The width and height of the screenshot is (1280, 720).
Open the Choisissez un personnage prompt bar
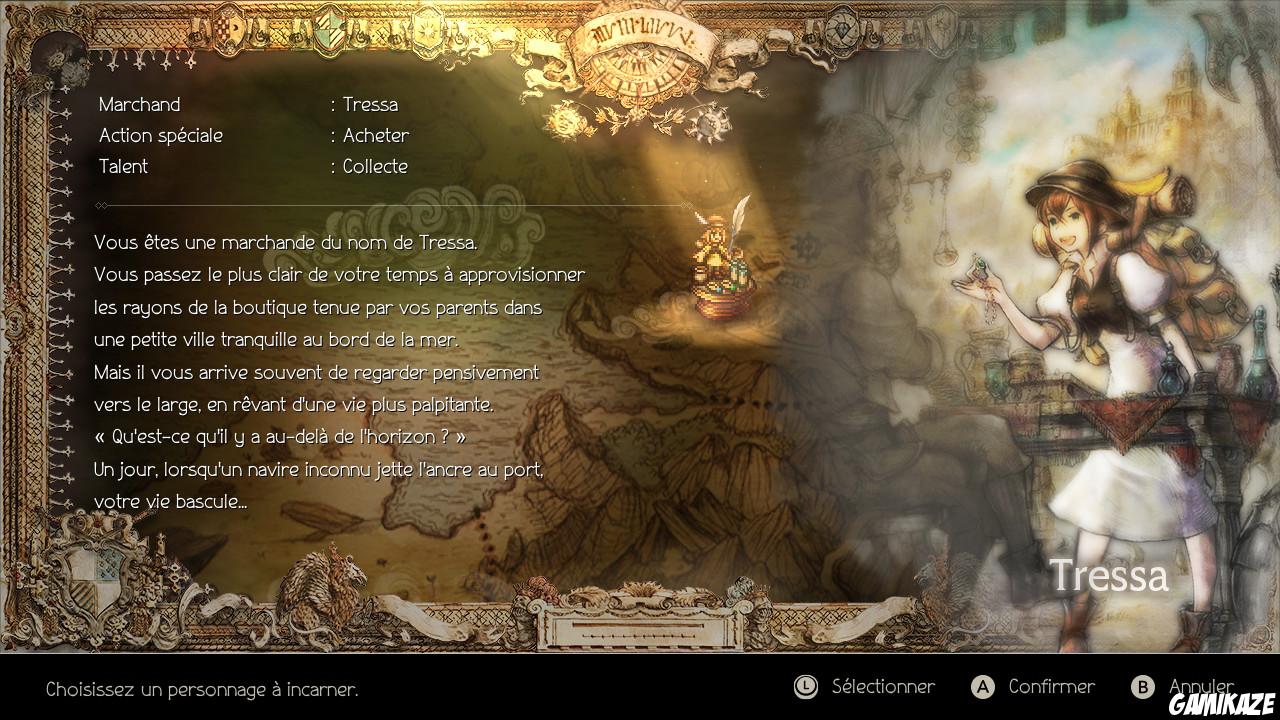click(x=200, y=688)
